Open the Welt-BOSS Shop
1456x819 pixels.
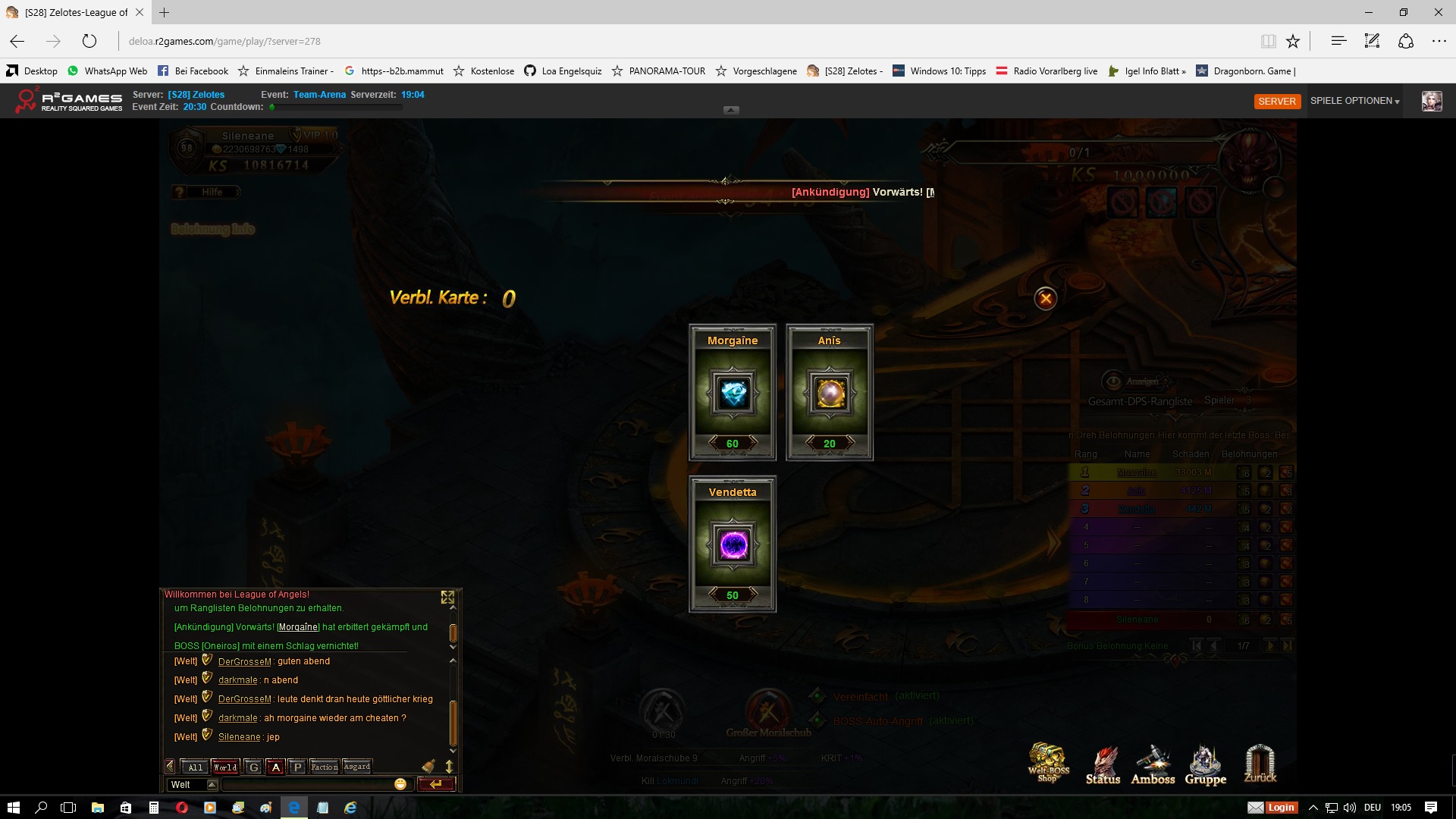1049,763
